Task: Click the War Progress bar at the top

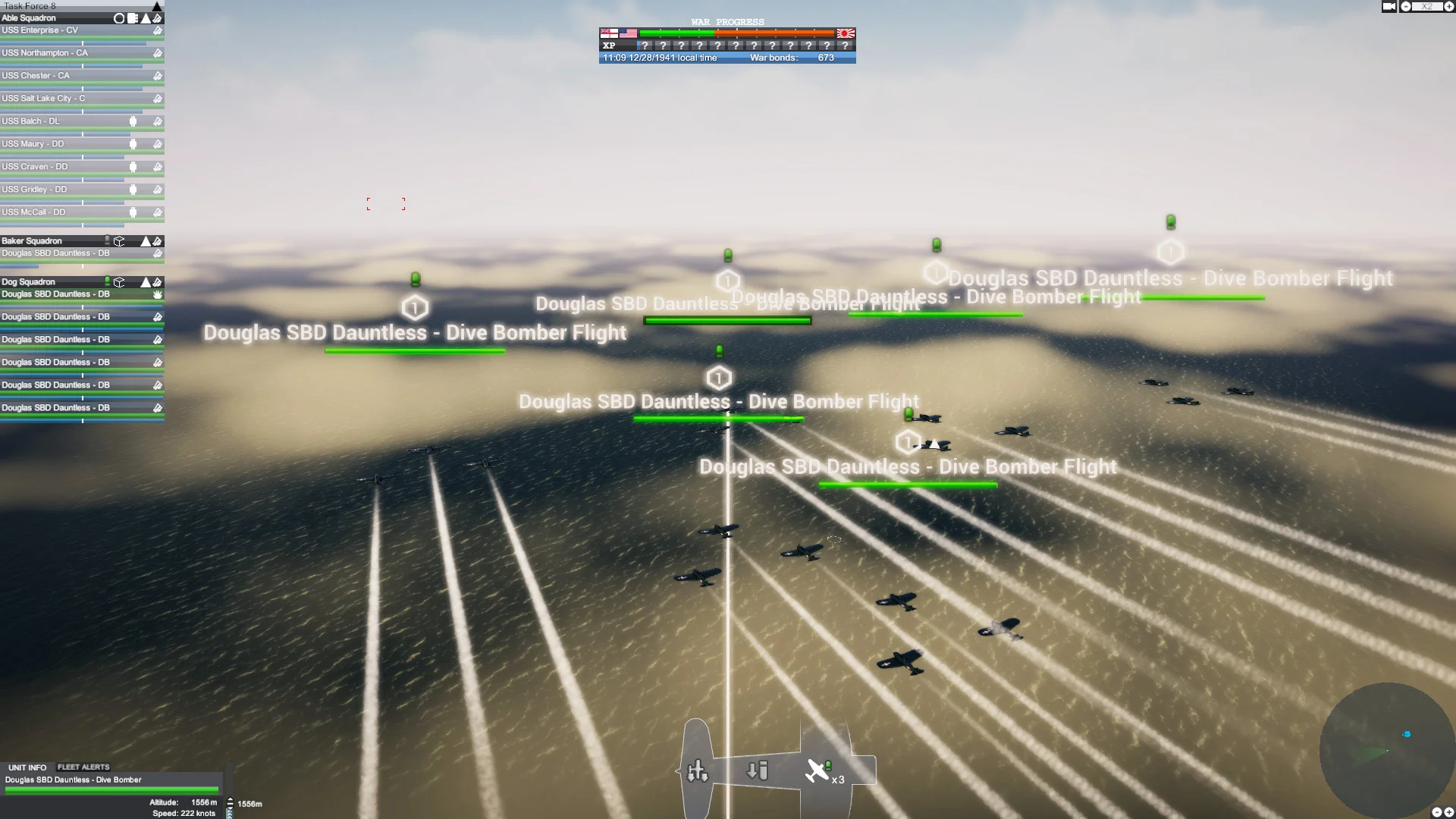Action: [x=726, y=33]
